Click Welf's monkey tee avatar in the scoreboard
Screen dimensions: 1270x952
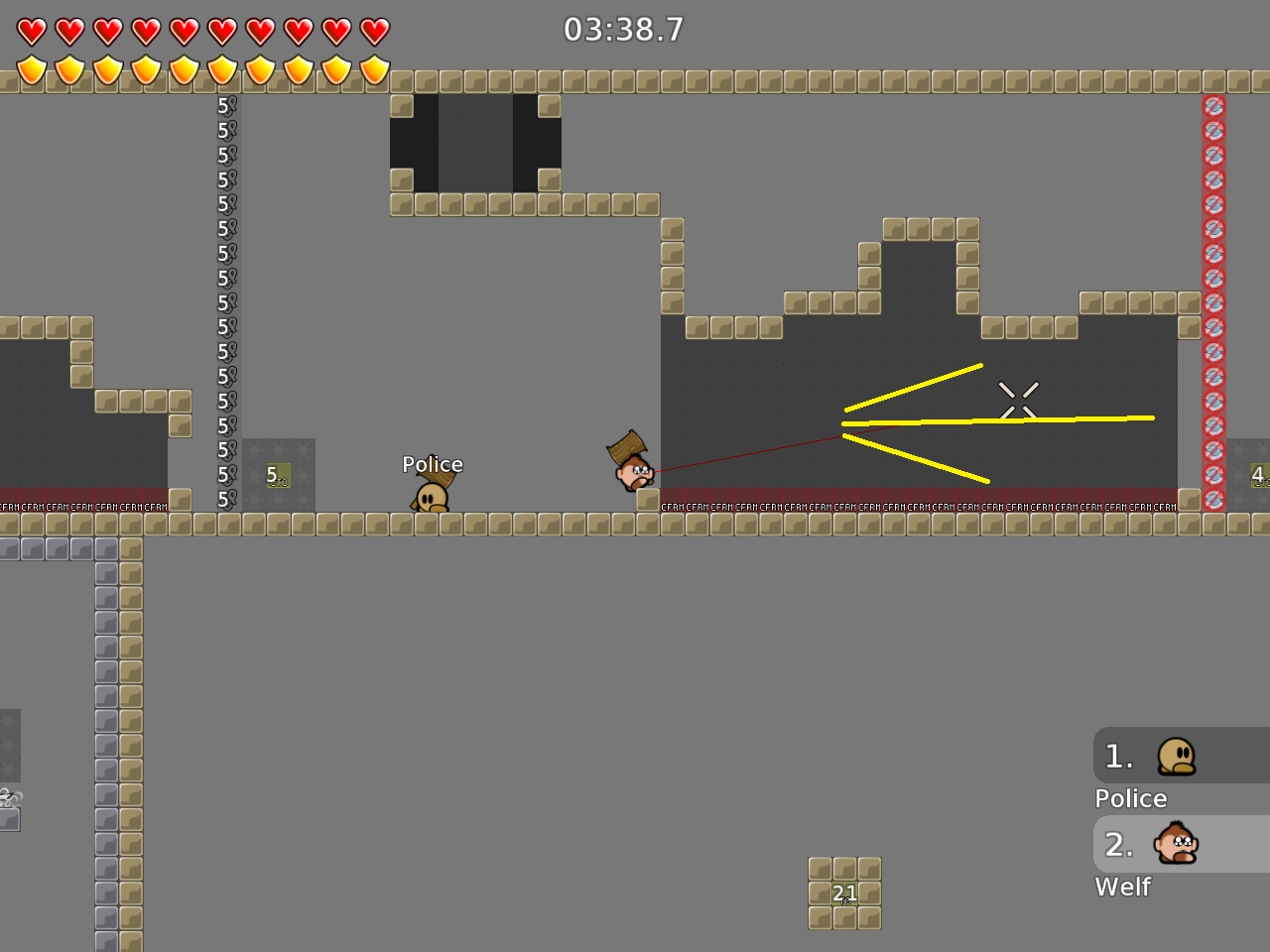[x=1179, y=844]
